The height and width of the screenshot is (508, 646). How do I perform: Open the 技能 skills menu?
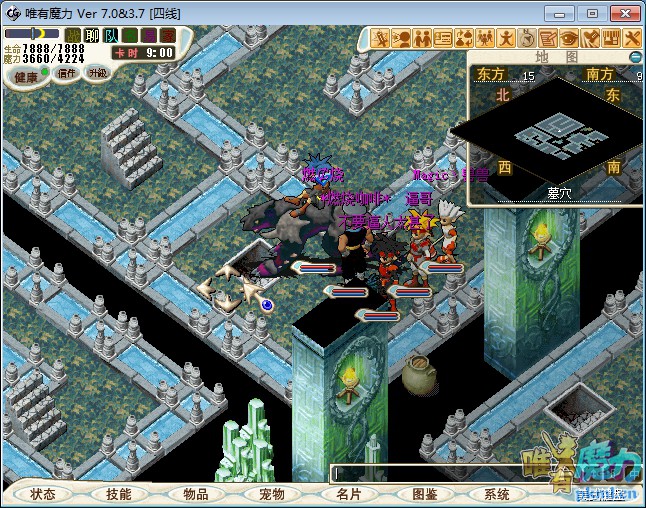[119, 494]
